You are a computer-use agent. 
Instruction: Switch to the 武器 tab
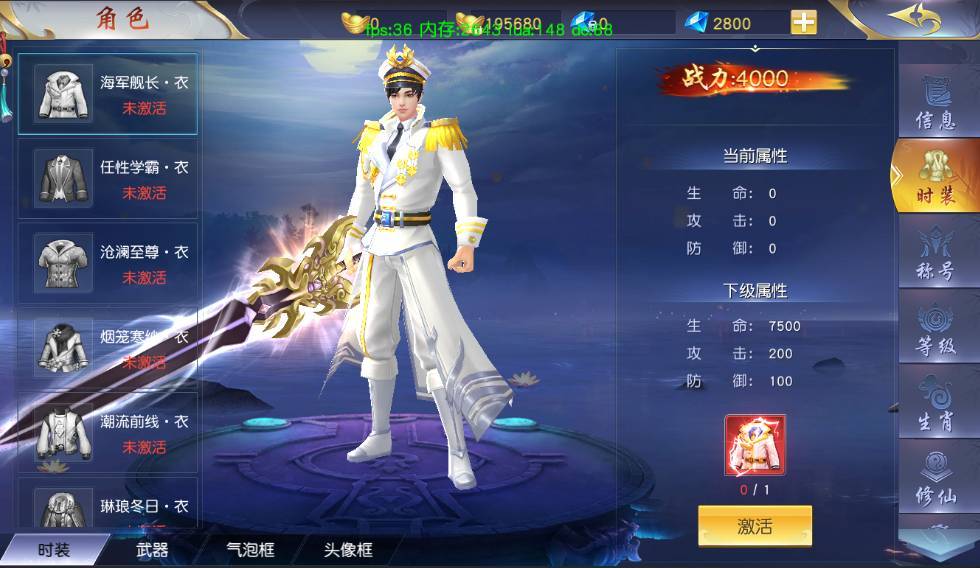tap(152, 549)
